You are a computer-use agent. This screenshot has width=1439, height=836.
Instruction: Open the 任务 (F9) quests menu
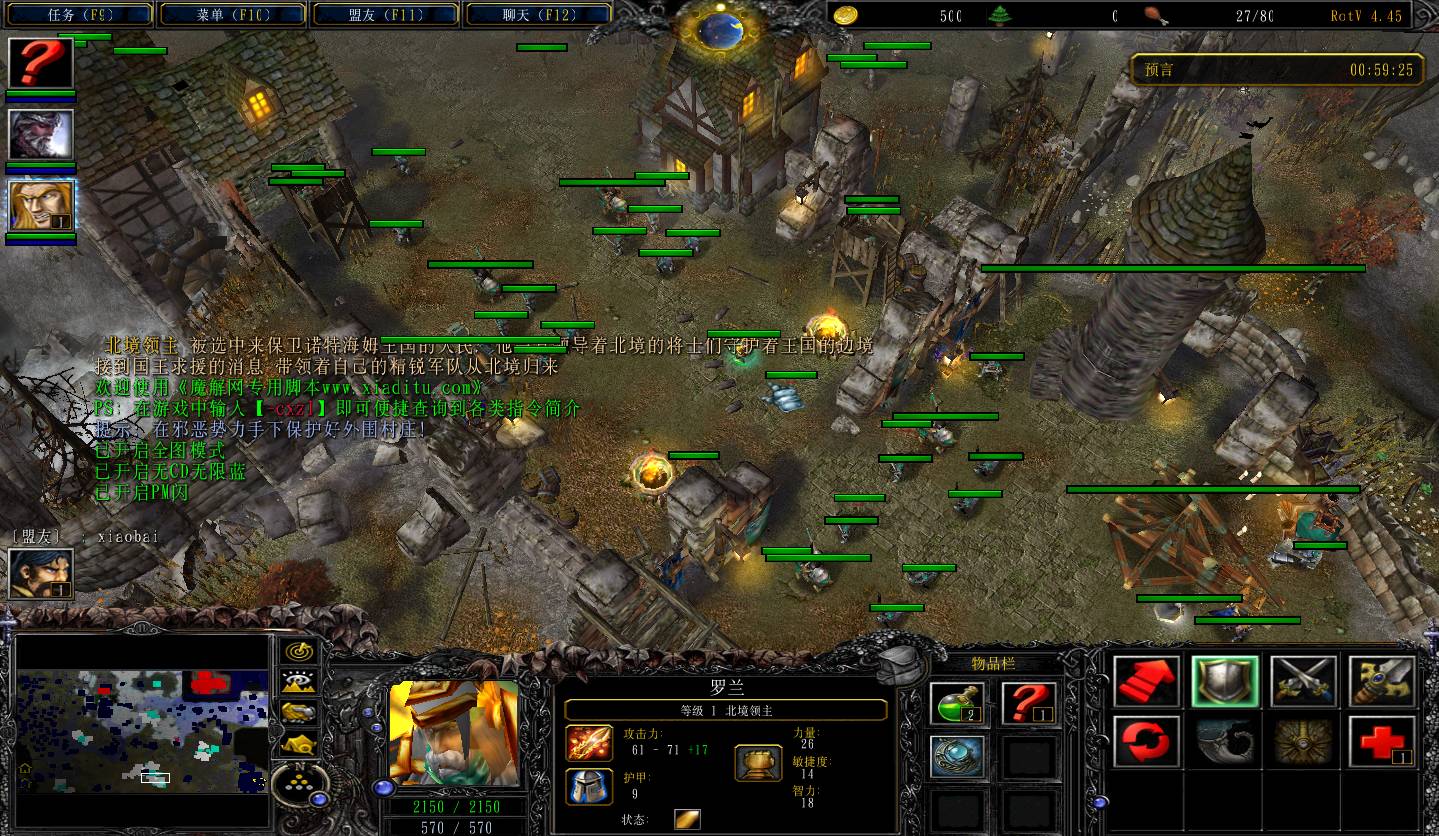(x=82, y=15)
